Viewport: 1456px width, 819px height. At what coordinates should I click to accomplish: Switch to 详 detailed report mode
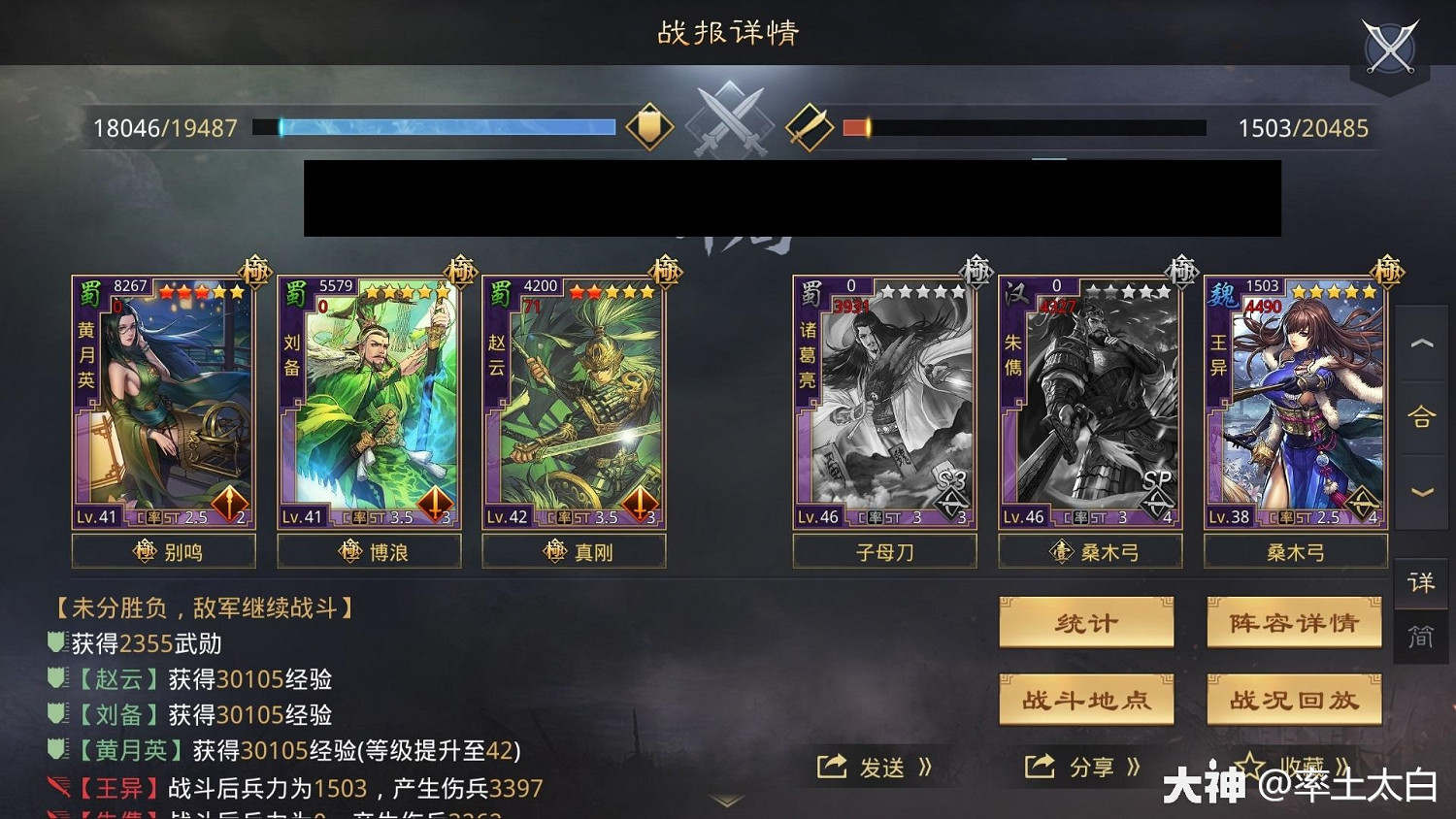pos(1421,584)
